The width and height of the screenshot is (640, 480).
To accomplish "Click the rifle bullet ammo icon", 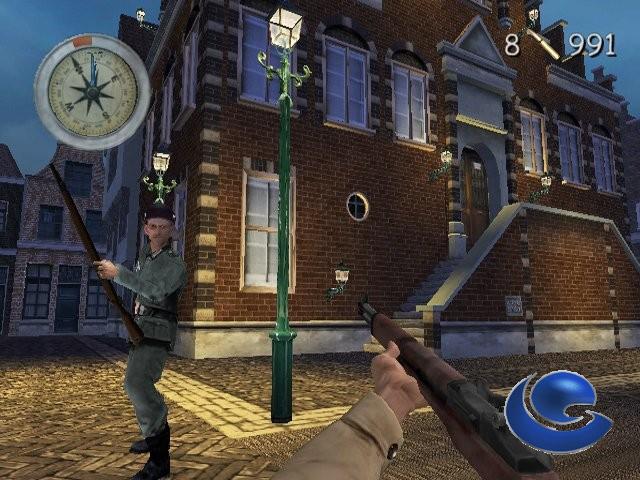I will tap(544, 44).
